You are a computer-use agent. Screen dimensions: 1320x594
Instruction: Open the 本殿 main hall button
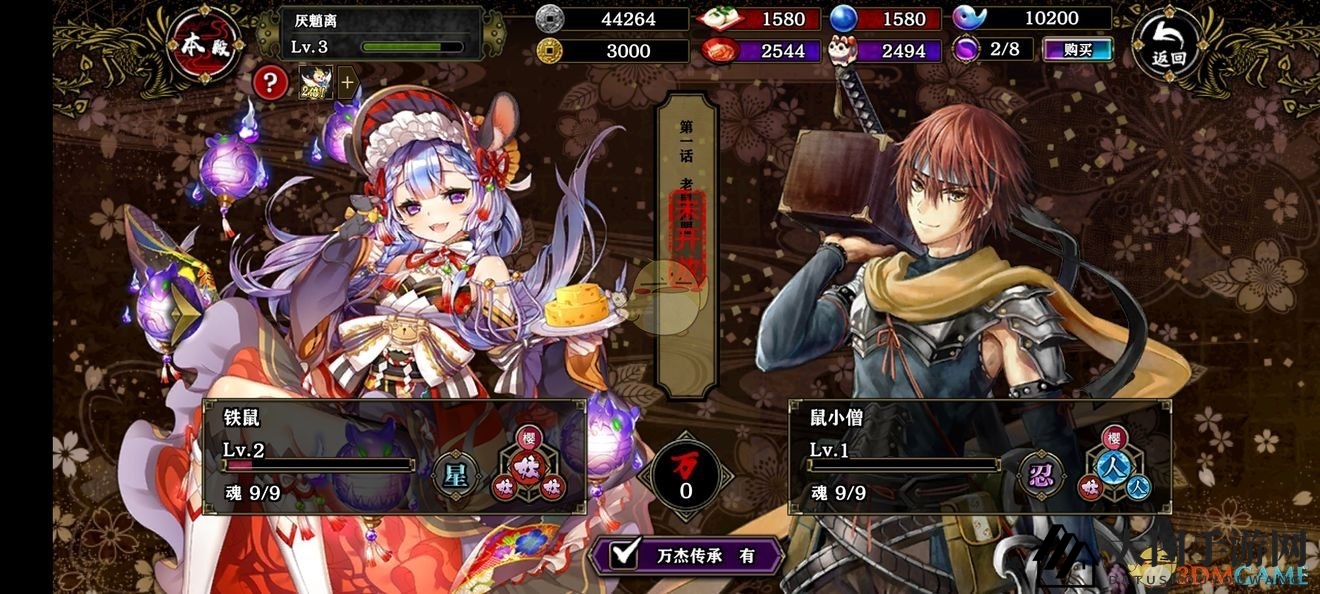coord(205,45)
